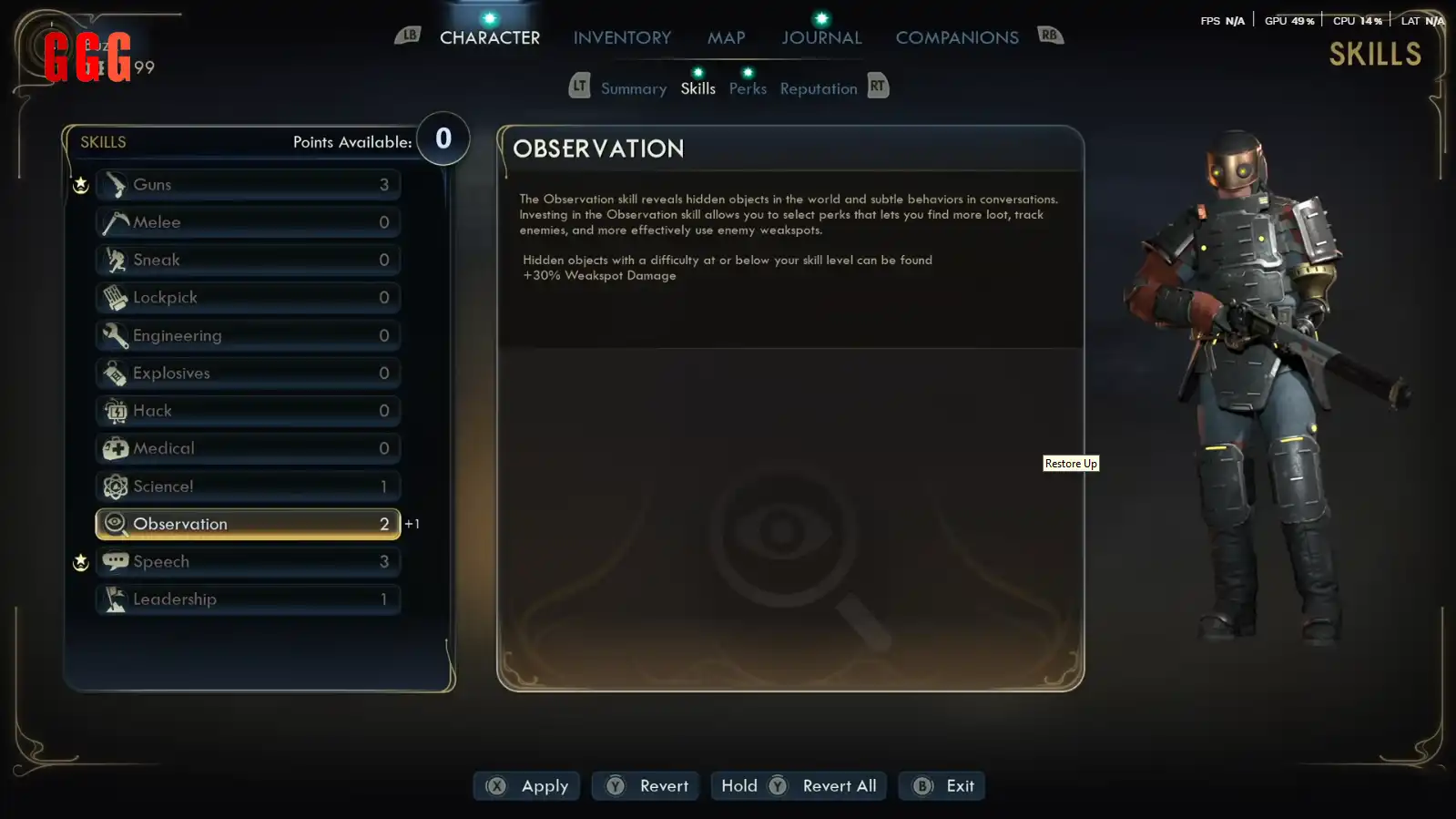This screenshot has width=1456, height=819.
Task: Open the Reputation sub-tab
Action: coord(818,88)
